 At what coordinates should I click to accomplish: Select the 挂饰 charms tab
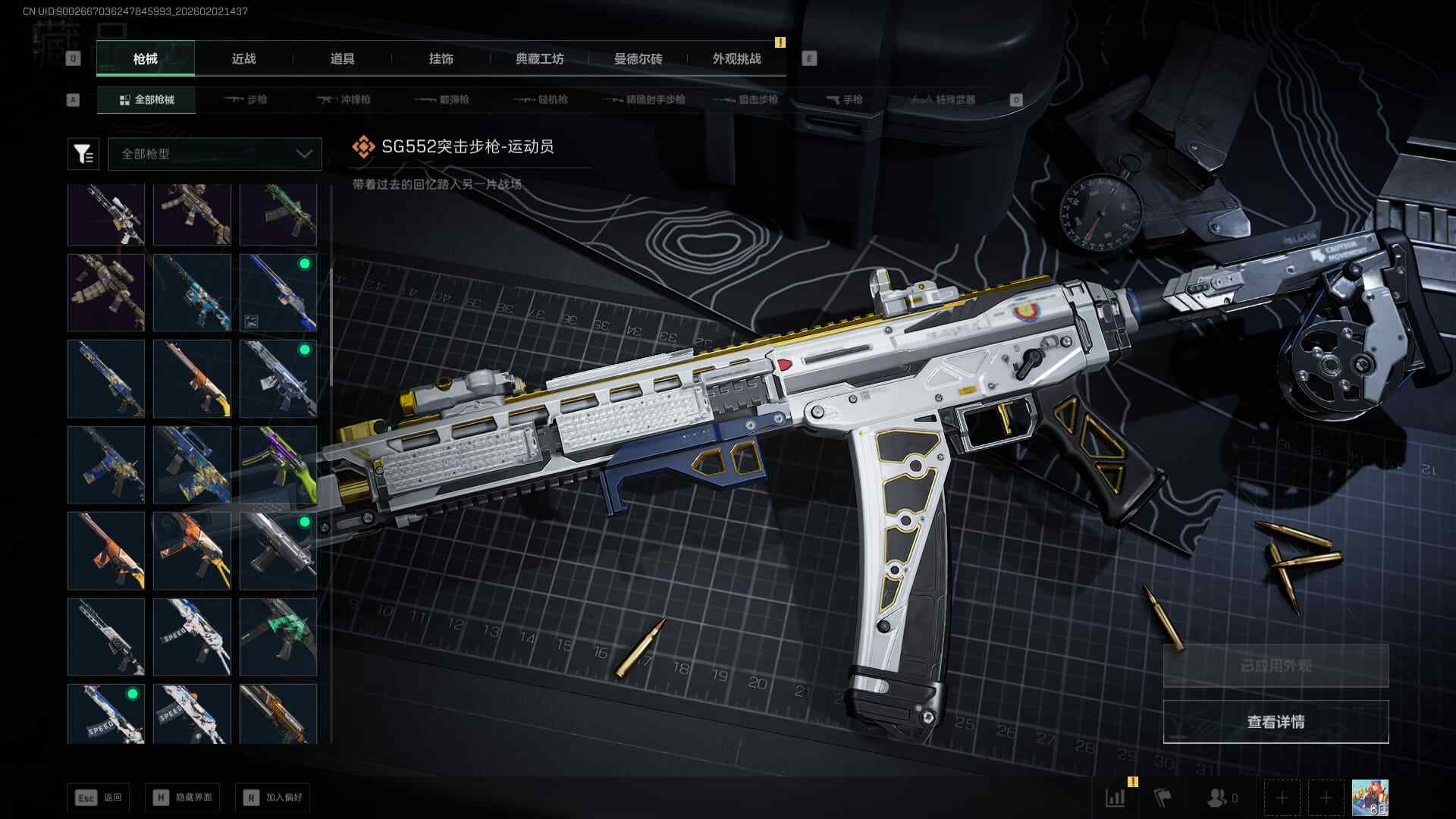[x=441, y=59]
